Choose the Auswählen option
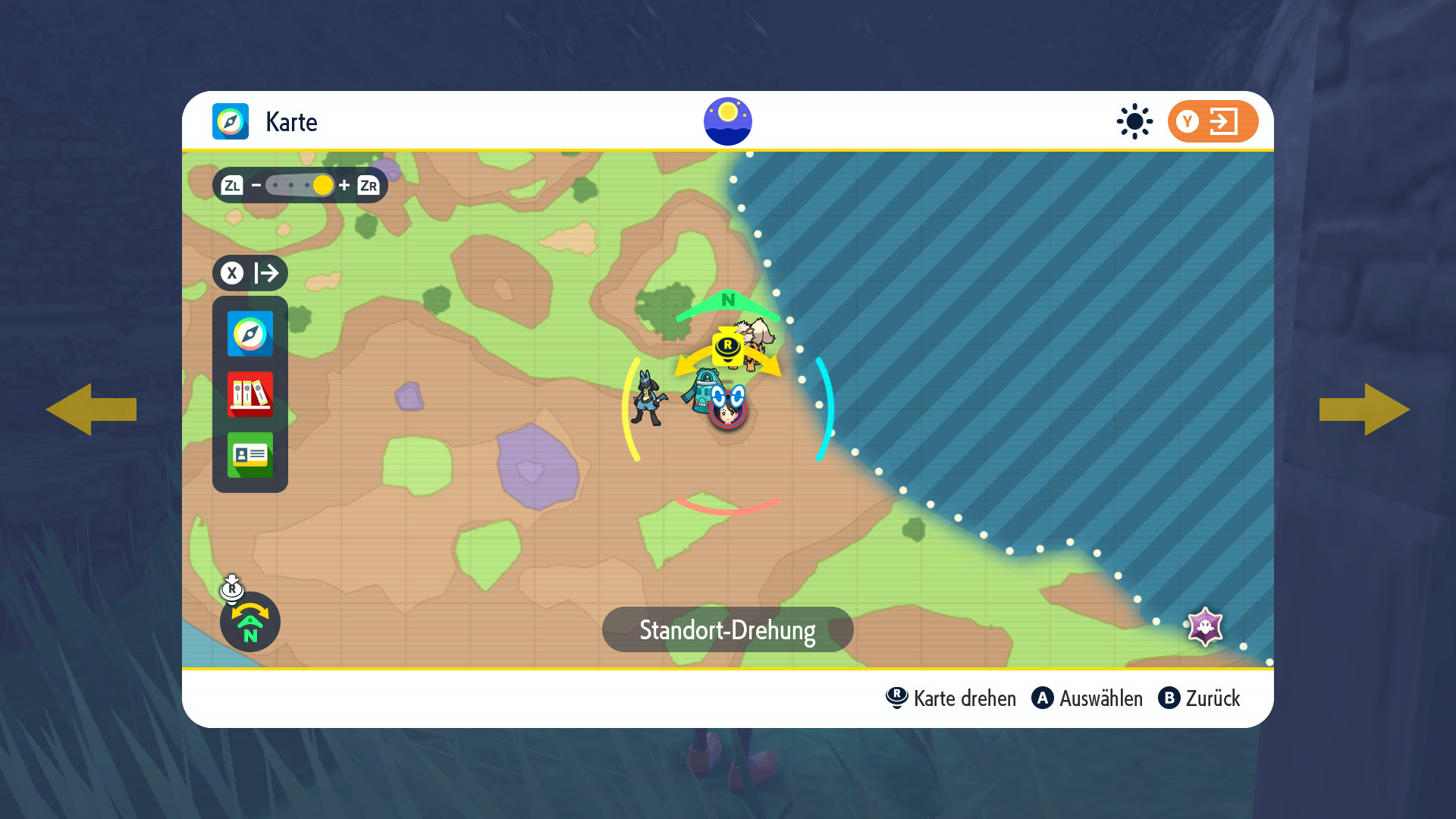This screenshot has height=819, width=1456. (x=1087, y=698)
